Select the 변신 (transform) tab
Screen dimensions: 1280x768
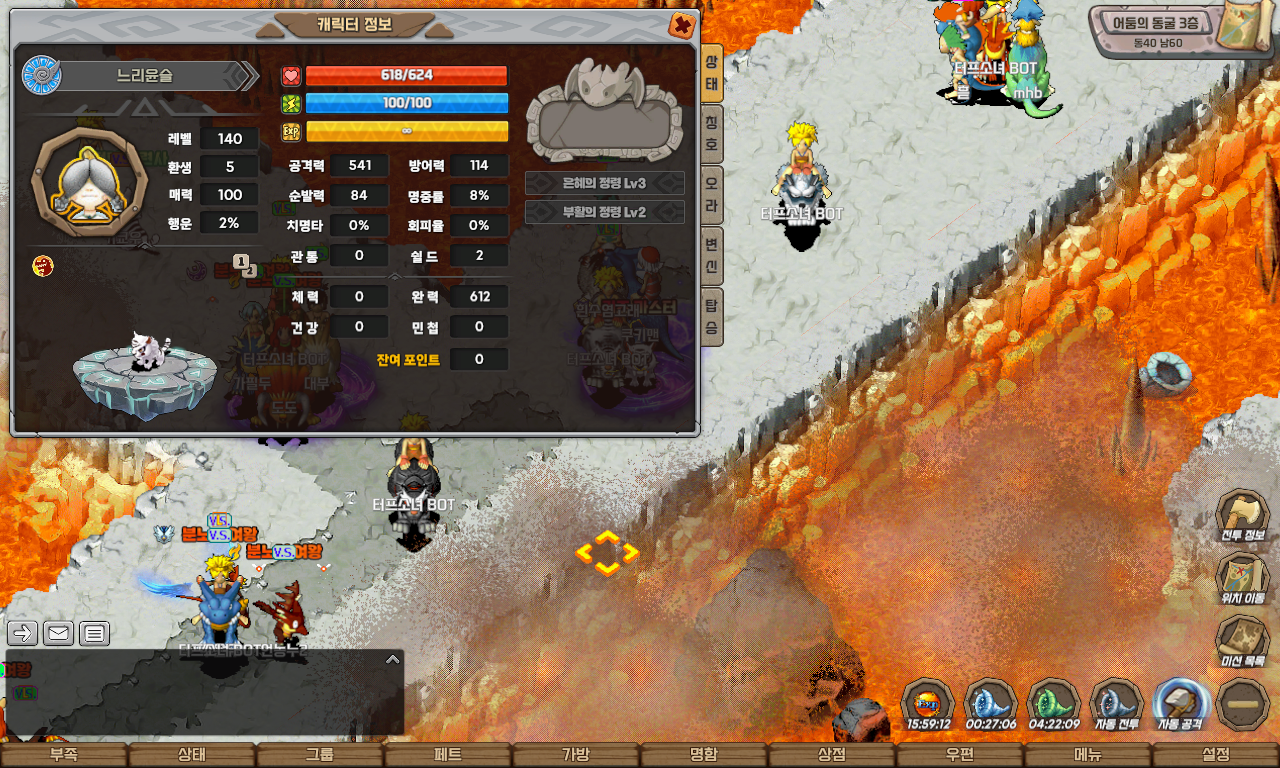pyautogui.click(x=711, y=256)
